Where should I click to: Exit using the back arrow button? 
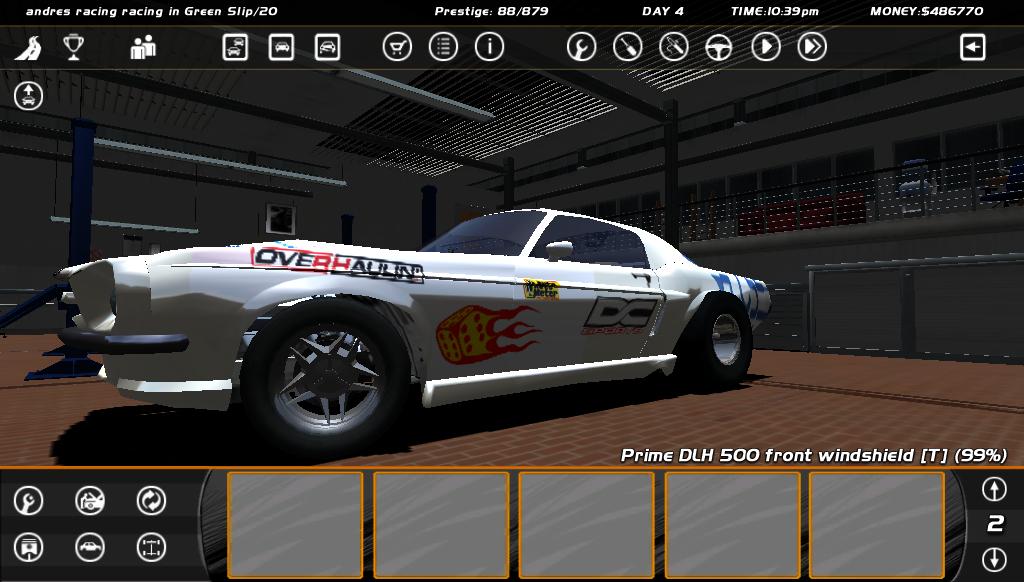point(972,47)
